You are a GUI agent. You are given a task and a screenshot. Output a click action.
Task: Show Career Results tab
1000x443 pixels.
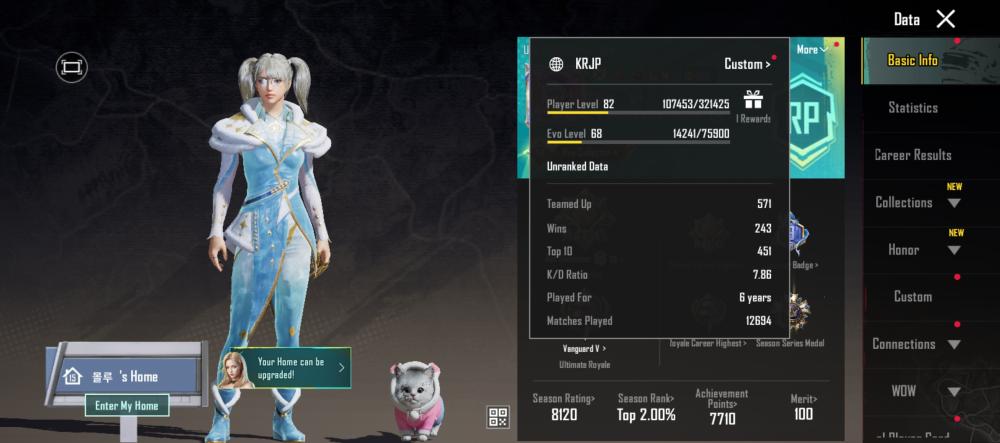[912, 155]
